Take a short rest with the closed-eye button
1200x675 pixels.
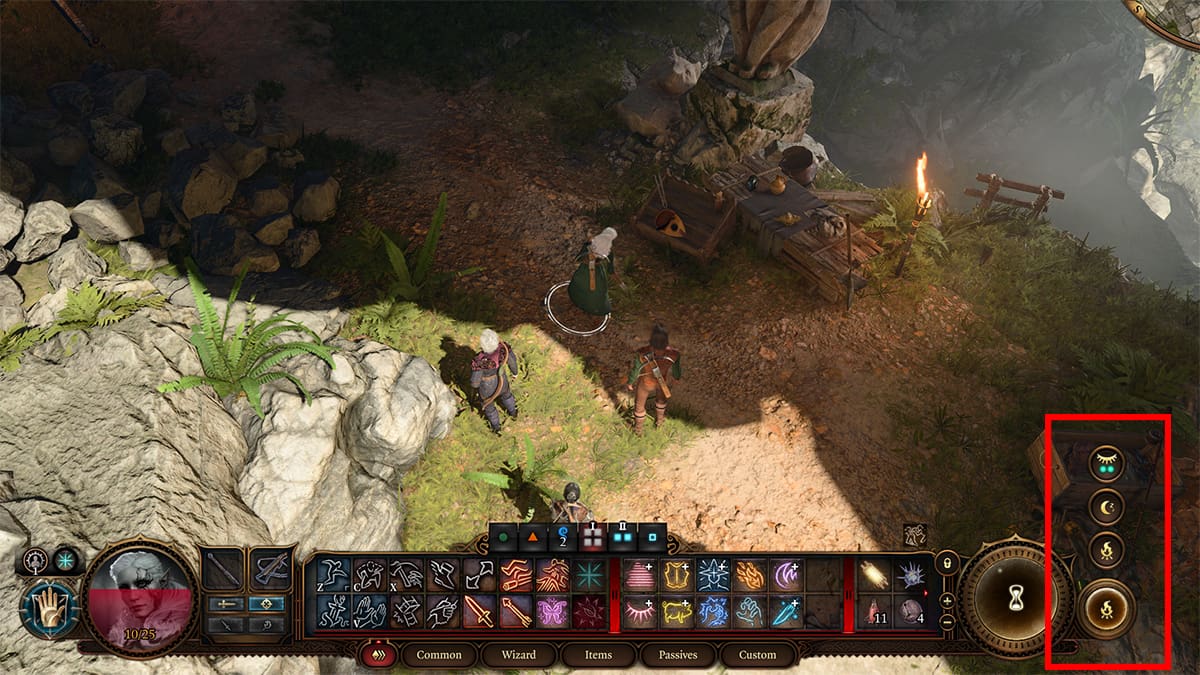[x=1107, y=463]
